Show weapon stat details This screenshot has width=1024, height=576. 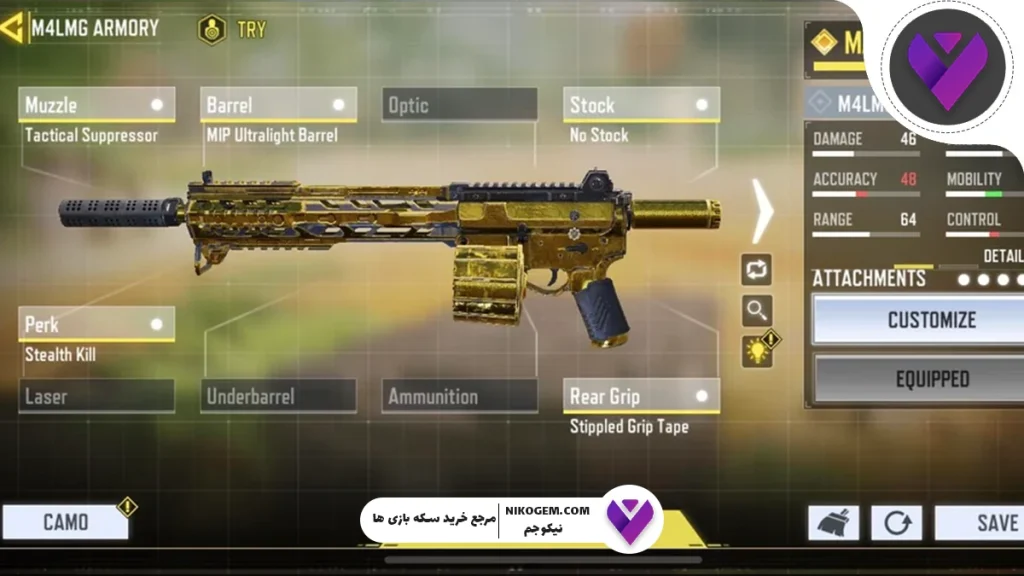1001,256
